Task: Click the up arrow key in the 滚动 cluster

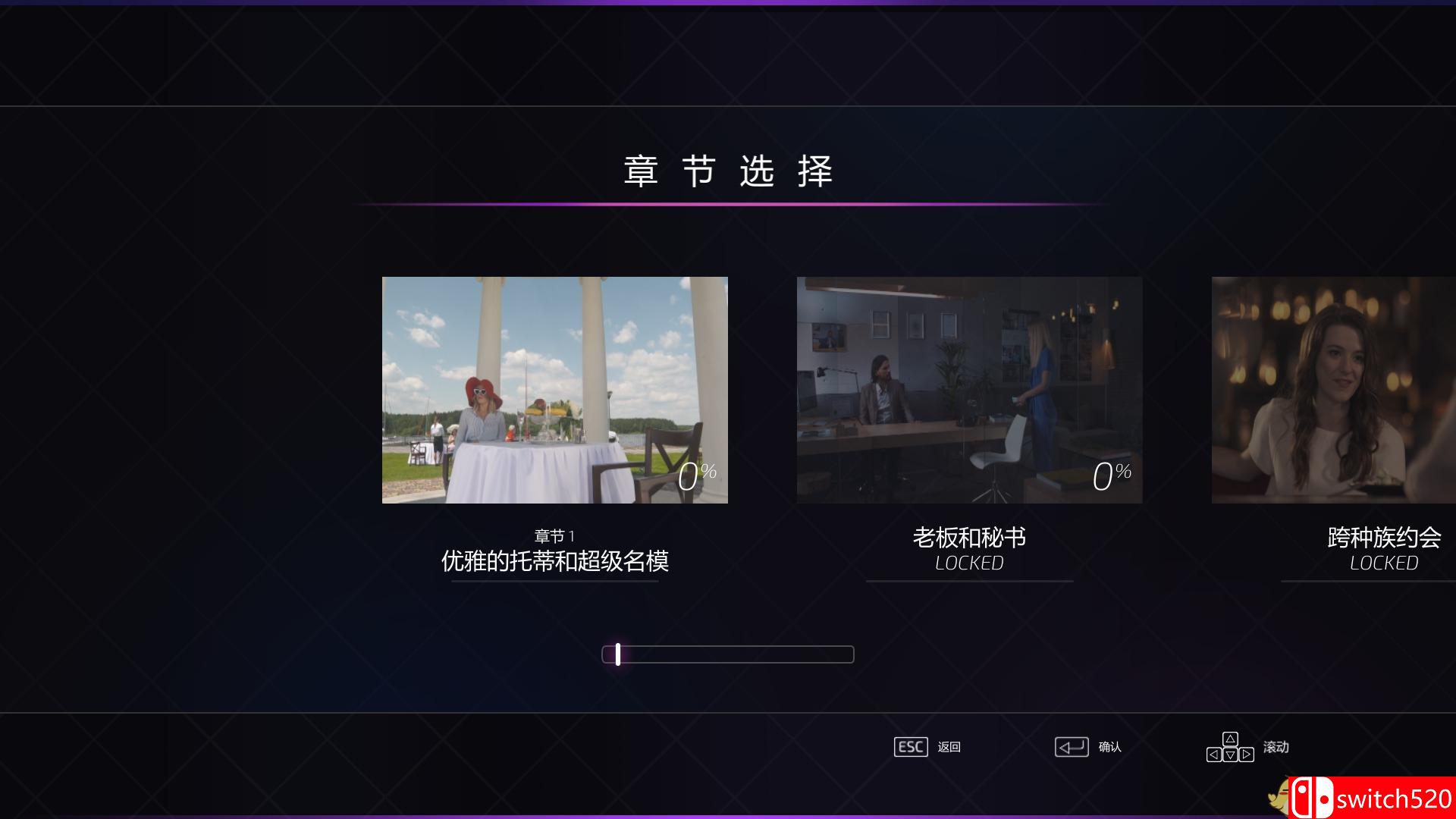Action: pyautogui.click(x=1230, y=739)
